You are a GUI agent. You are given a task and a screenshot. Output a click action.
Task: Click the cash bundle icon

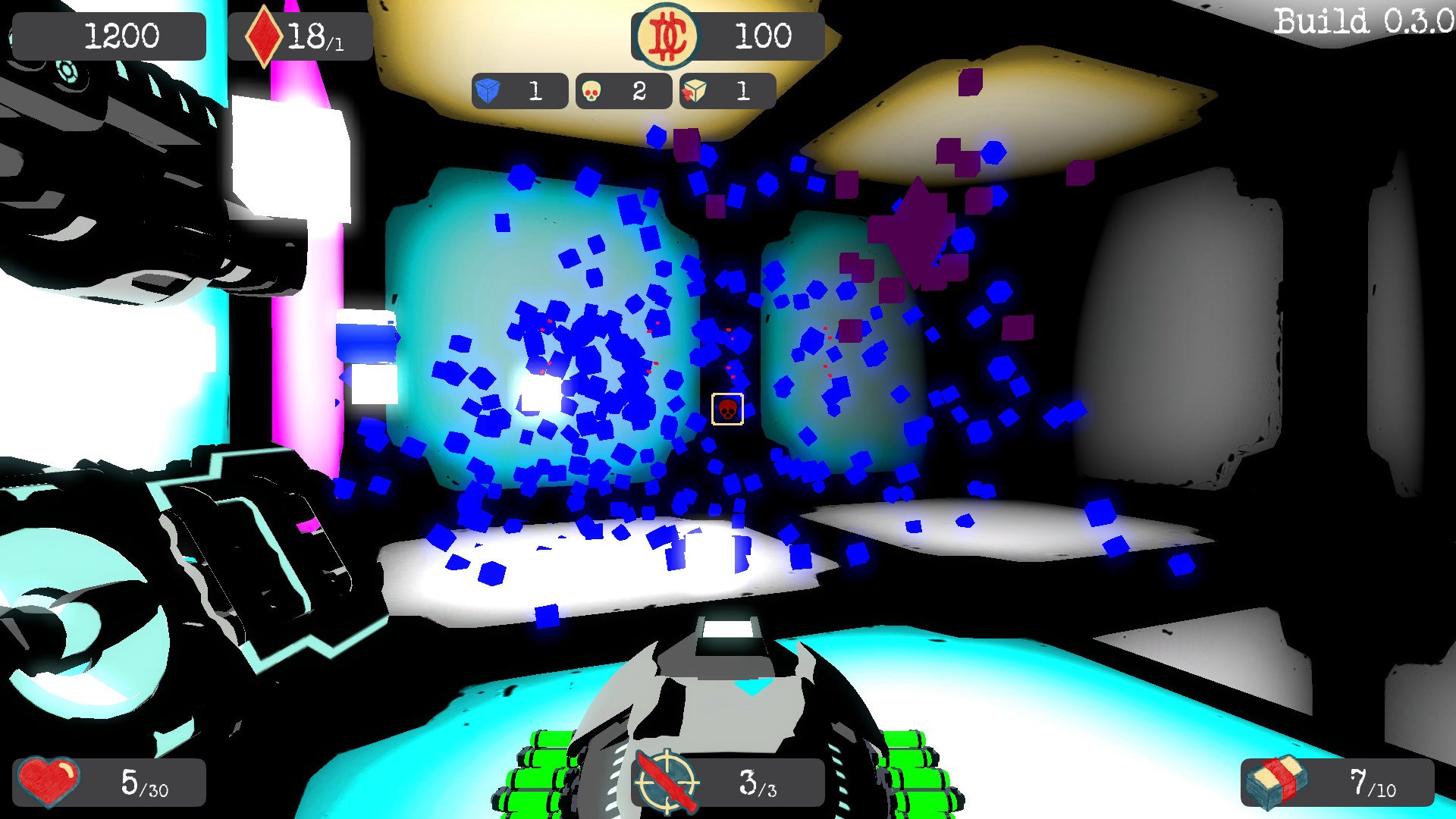[1279, 782]
